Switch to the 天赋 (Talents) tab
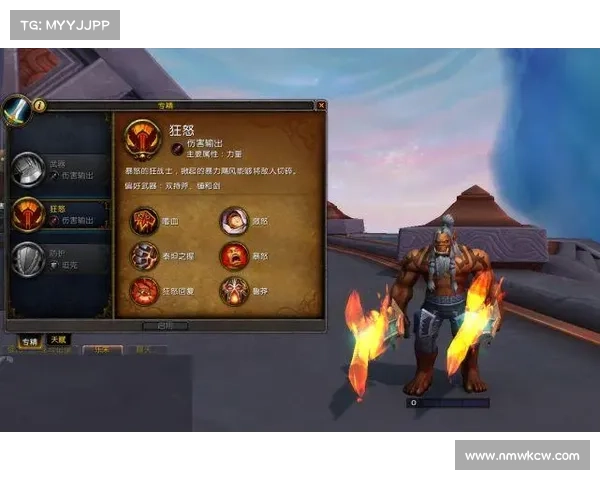 coord(59,342)
